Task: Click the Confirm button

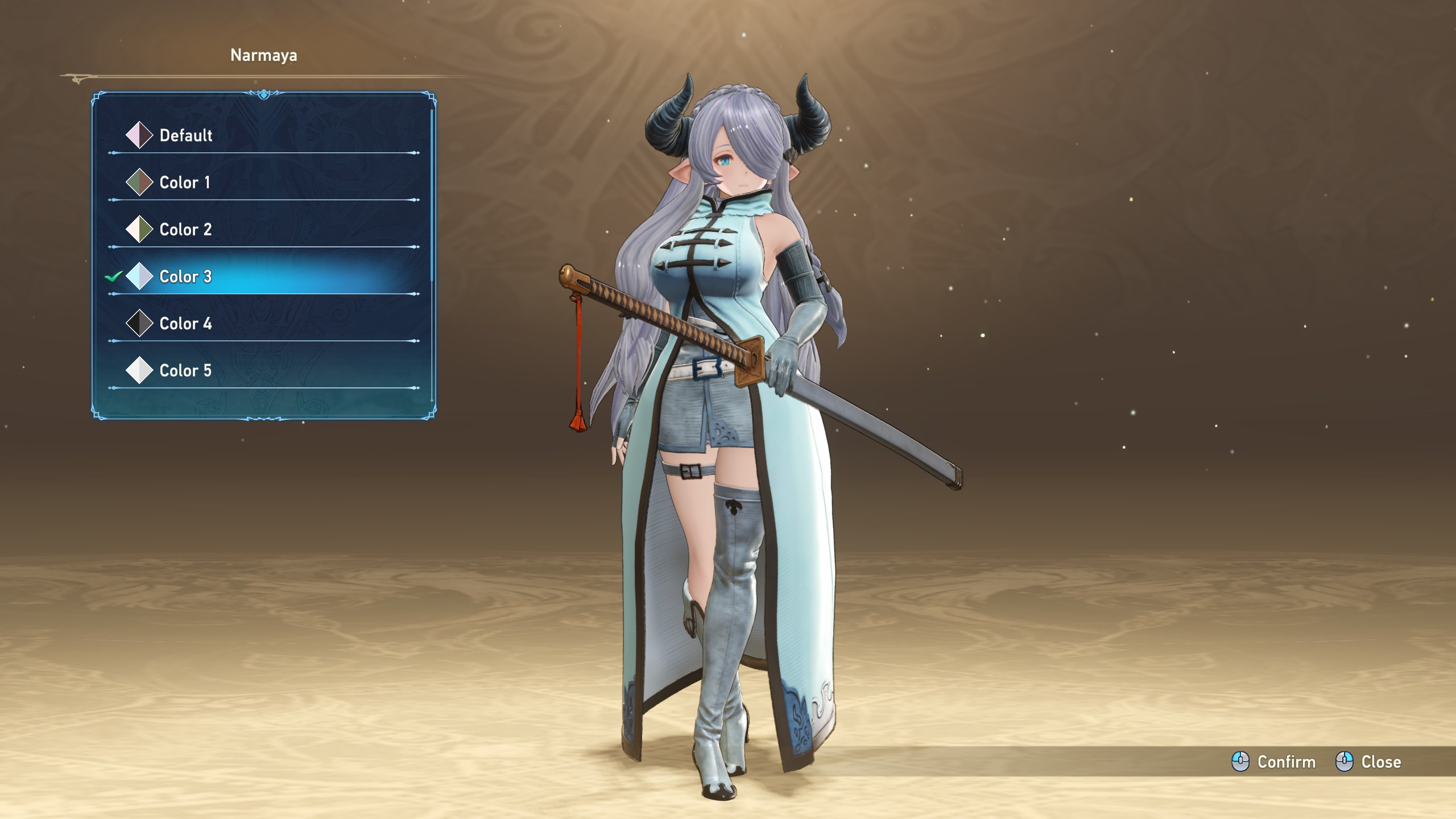Action: [1274, 762]
